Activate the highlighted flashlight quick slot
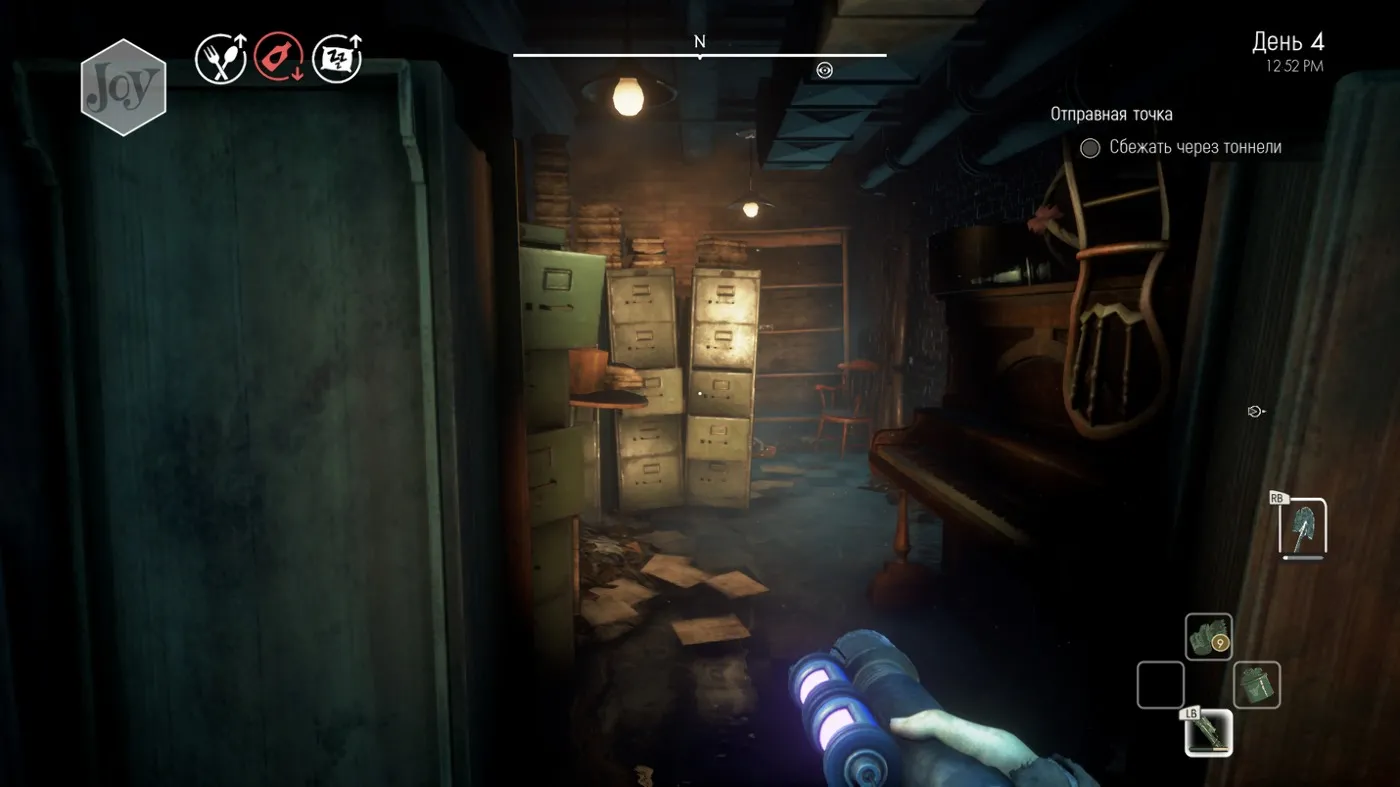This screenshot has height=787, width=1400. [1208, 733]
